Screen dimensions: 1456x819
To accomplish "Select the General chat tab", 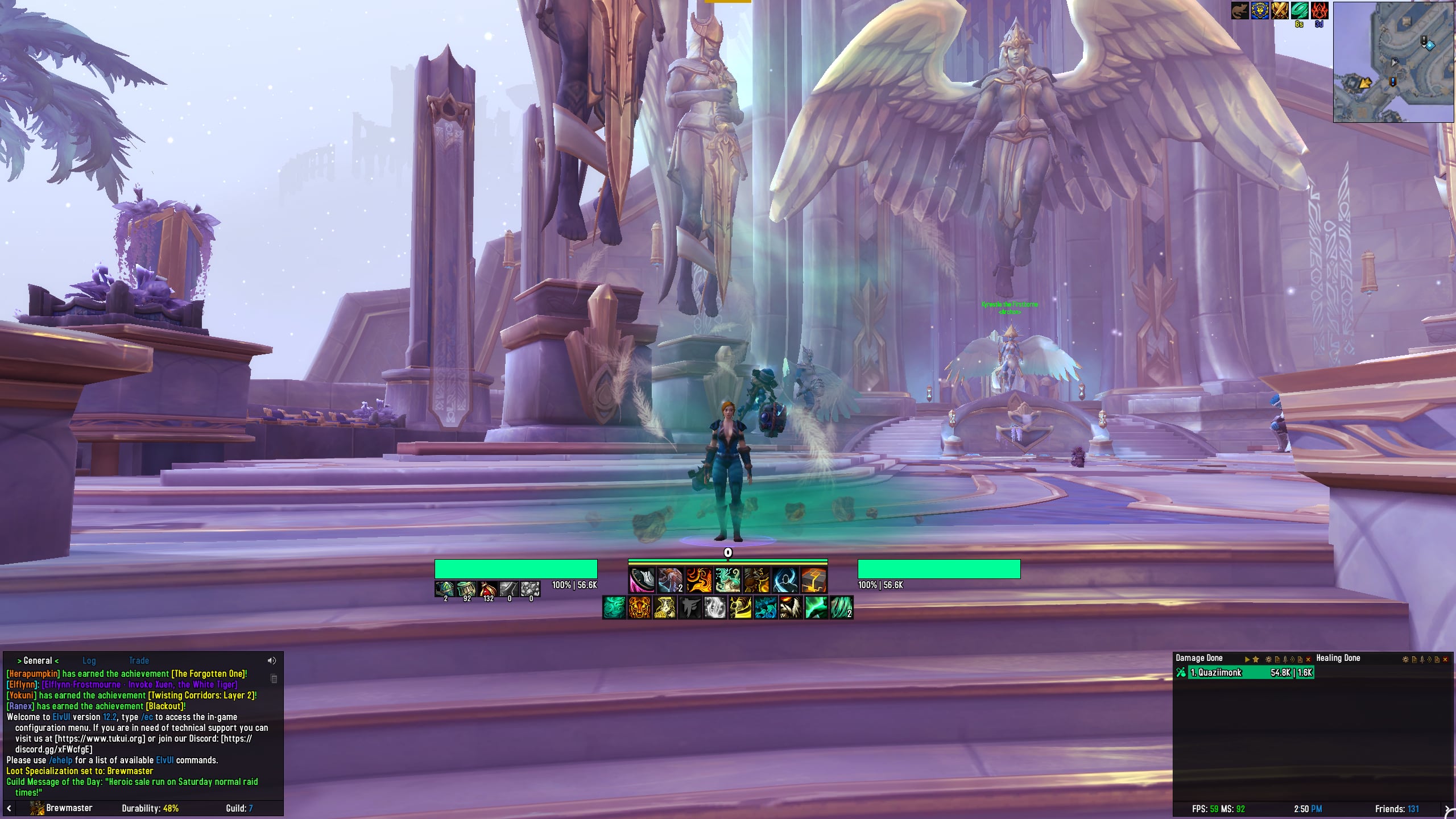I will click(38, 660).
